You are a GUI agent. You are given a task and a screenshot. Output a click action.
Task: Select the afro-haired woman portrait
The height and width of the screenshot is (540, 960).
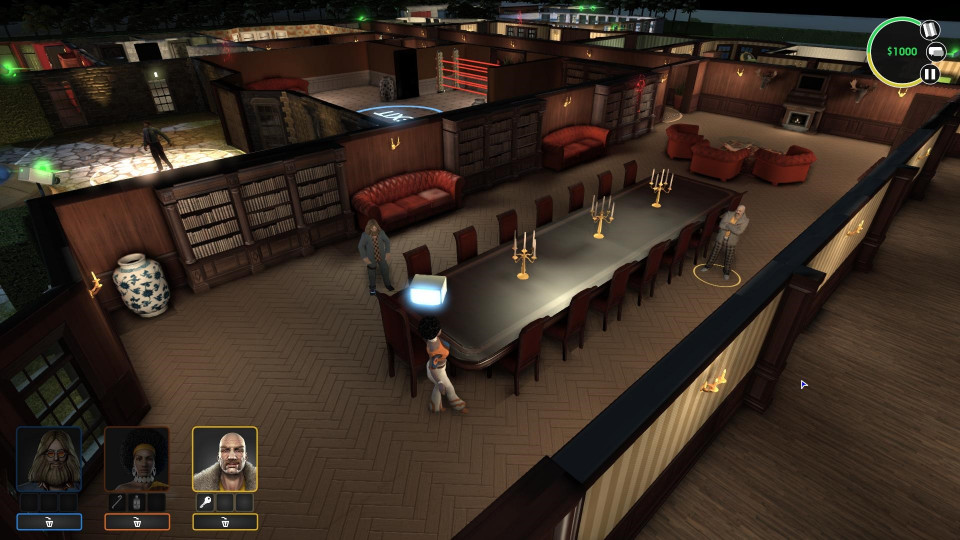coord(137,459)
